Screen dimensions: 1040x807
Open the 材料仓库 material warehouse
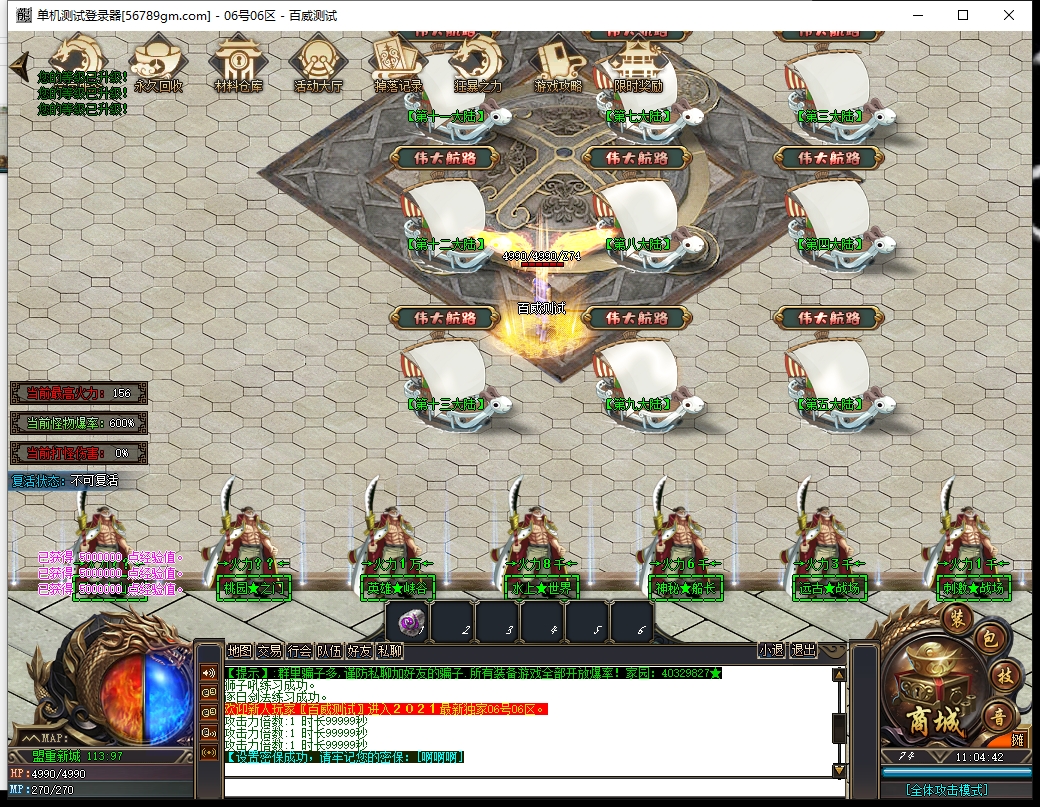(x=238, y=64)
